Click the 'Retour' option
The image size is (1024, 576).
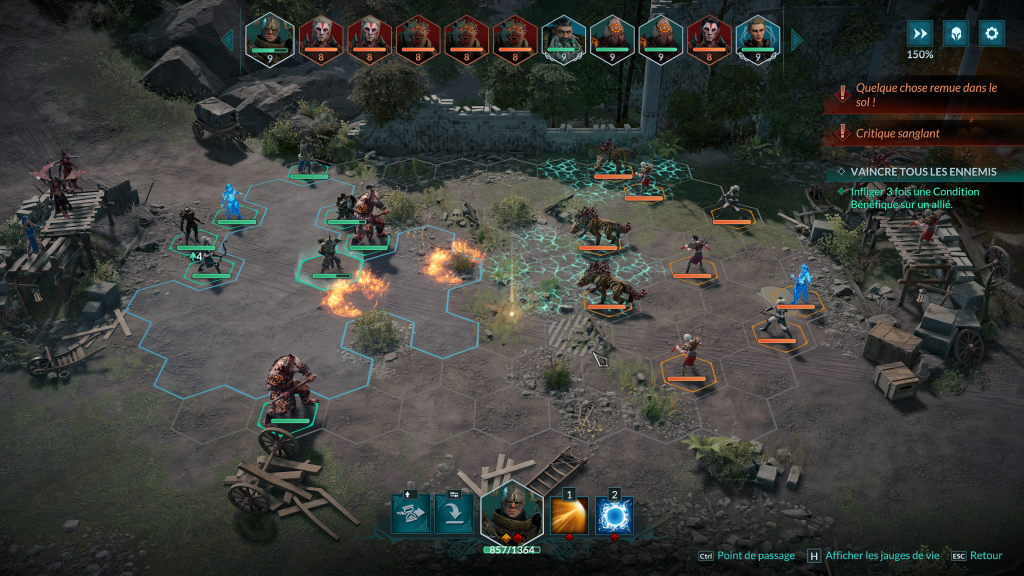(x=985, y=556)
